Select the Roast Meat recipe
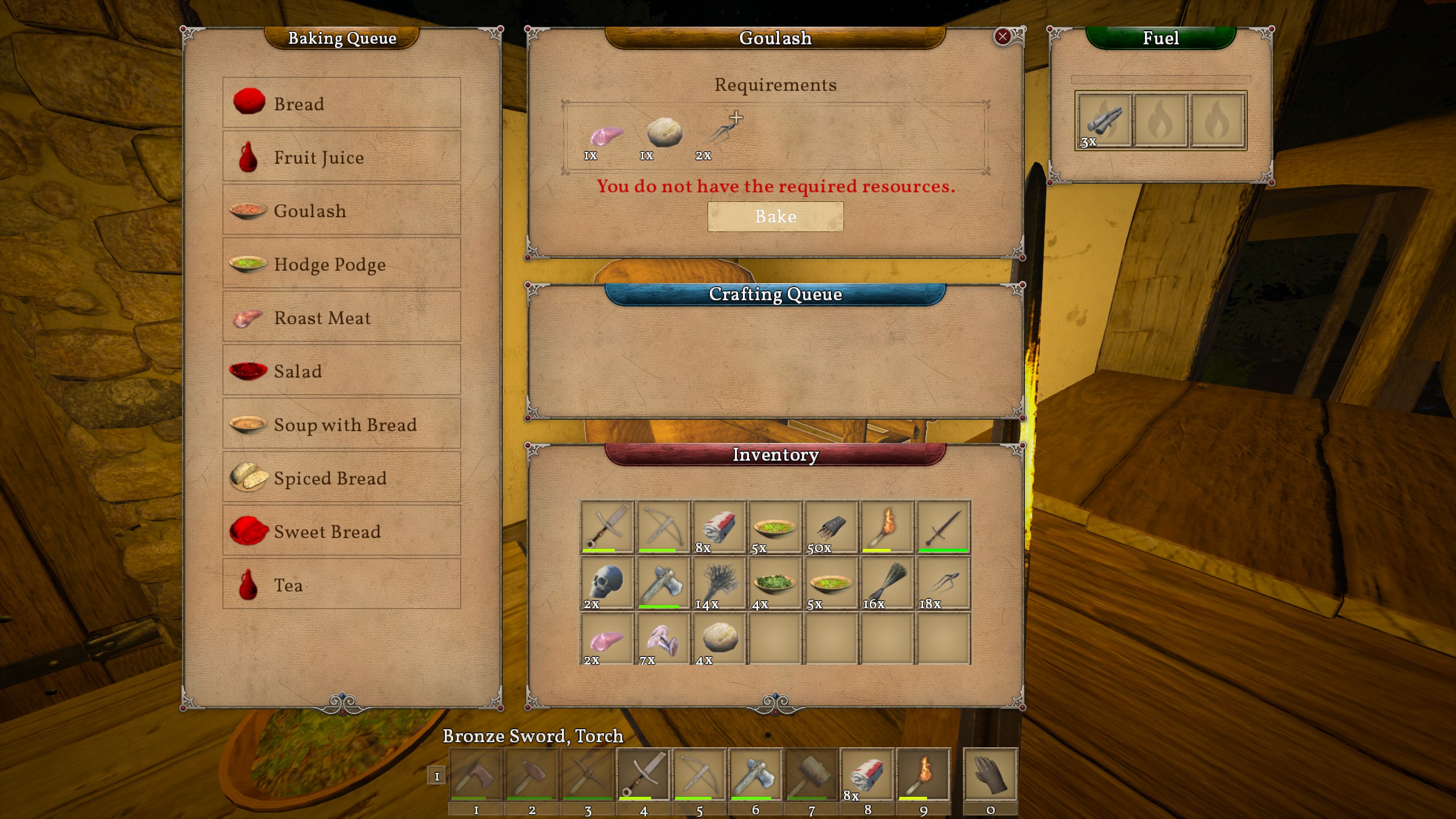The image size is (1456, 819). [x=341, y=317]
